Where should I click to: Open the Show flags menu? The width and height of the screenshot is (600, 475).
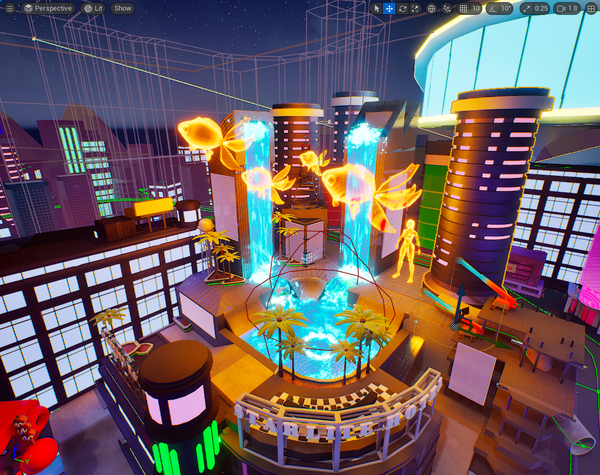click(122, 8)
